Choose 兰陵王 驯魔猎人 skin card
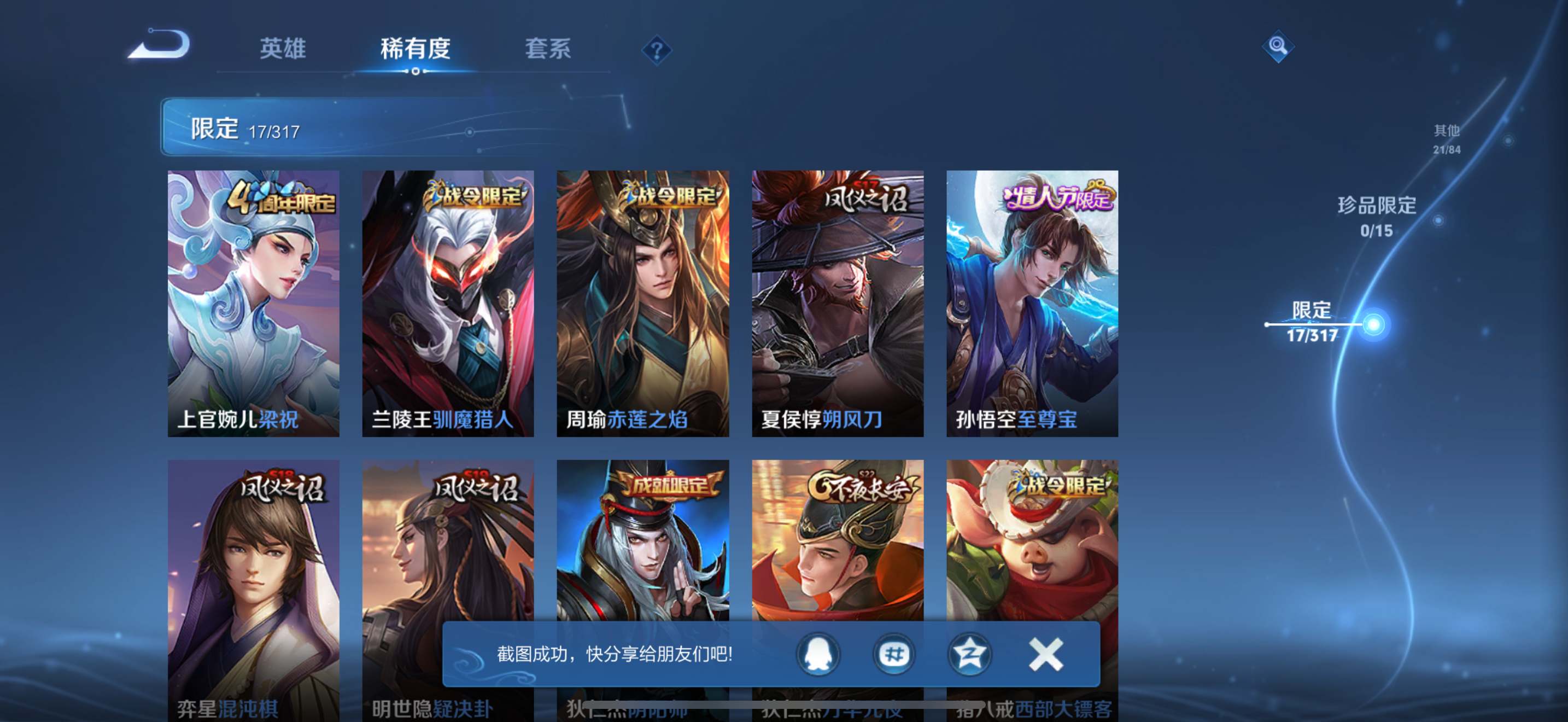This screenshot has height=722, width=1568. [448, 303]
